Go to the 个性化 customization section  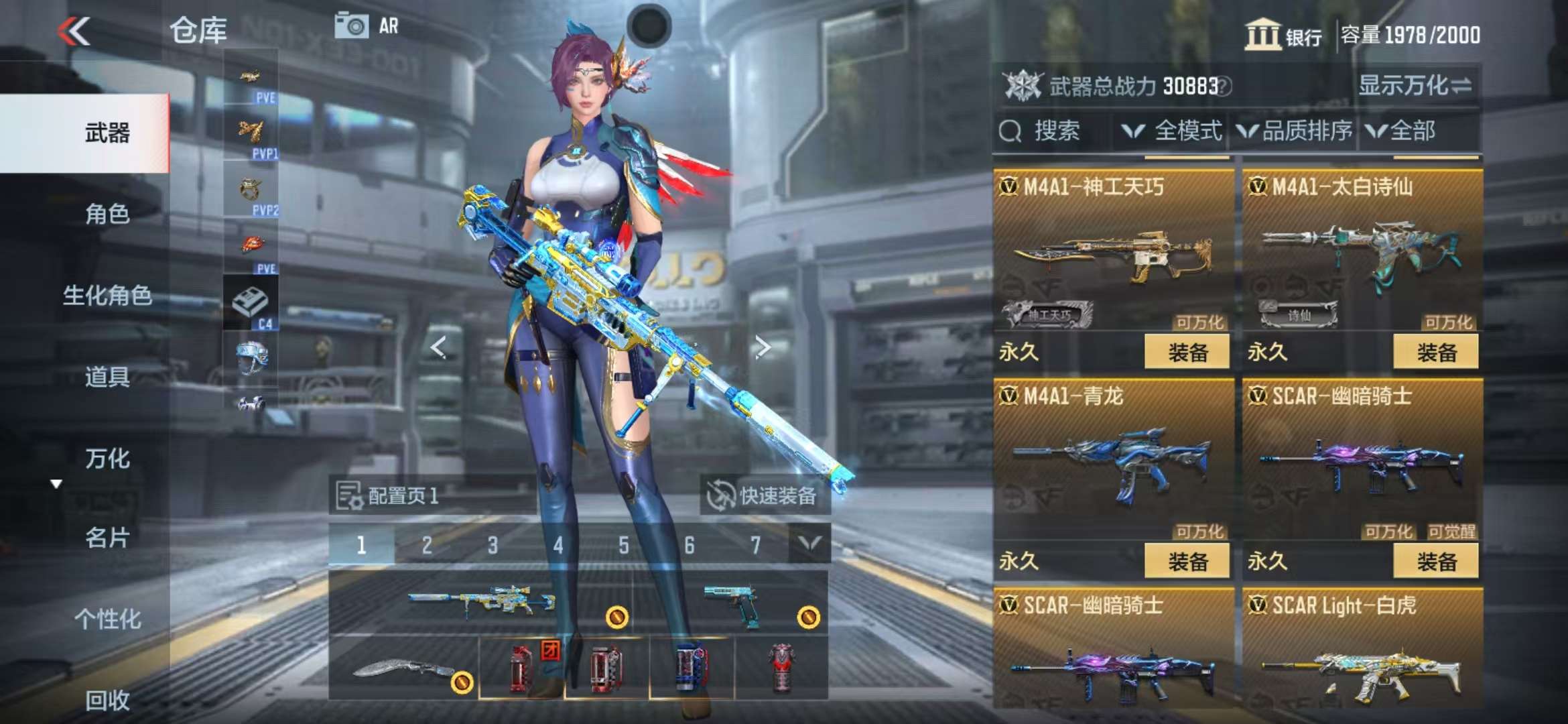(x=107, y=619)
